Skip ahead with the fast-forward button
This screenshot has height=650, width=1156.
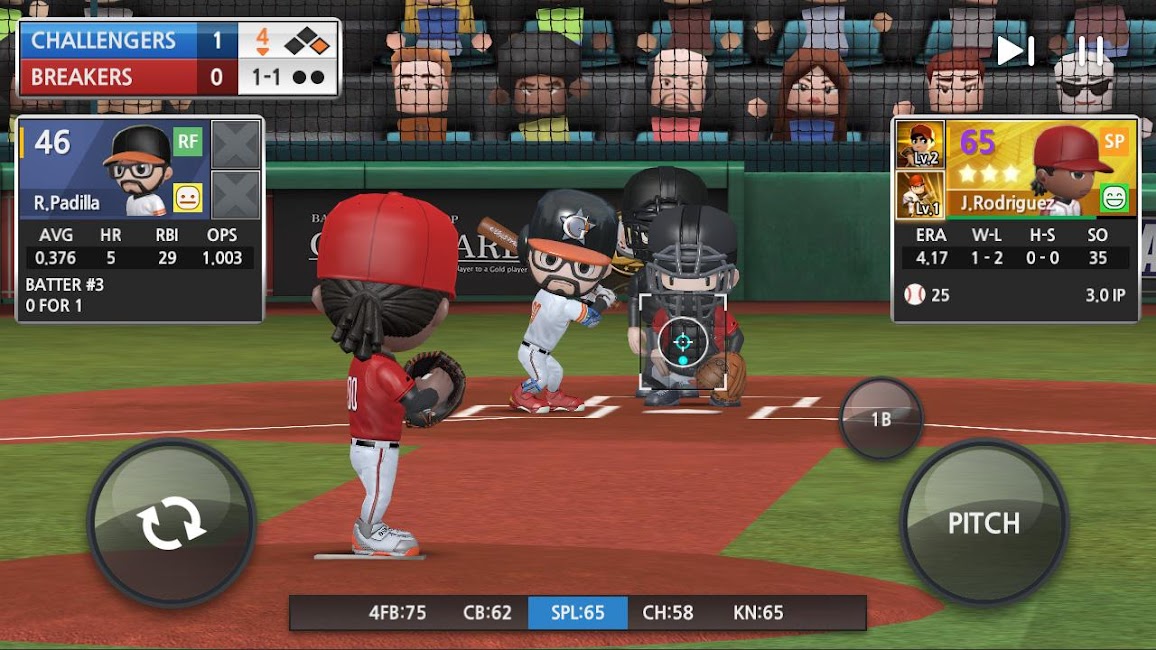[x=1015, y=51]
